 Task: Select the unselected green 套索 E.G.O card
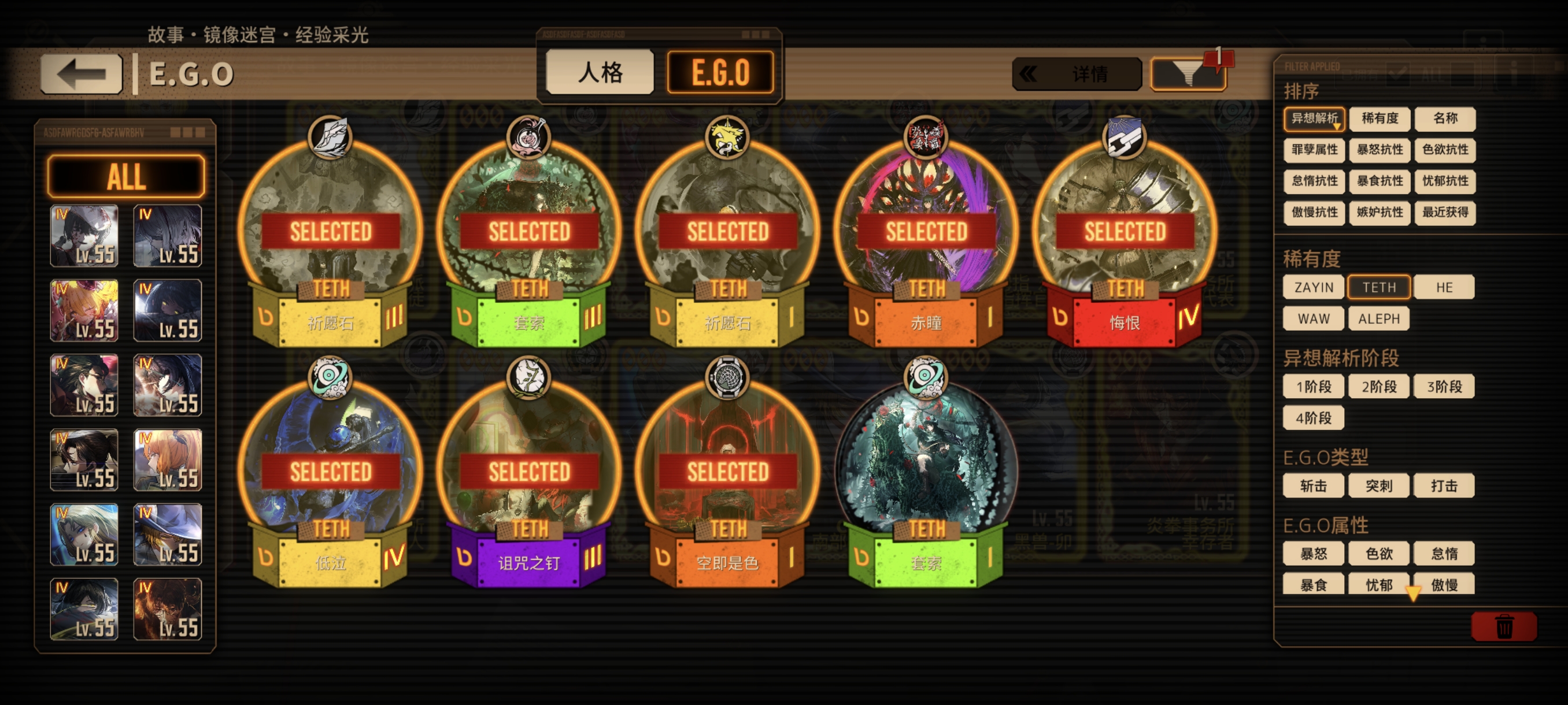[x=925, y=474]
